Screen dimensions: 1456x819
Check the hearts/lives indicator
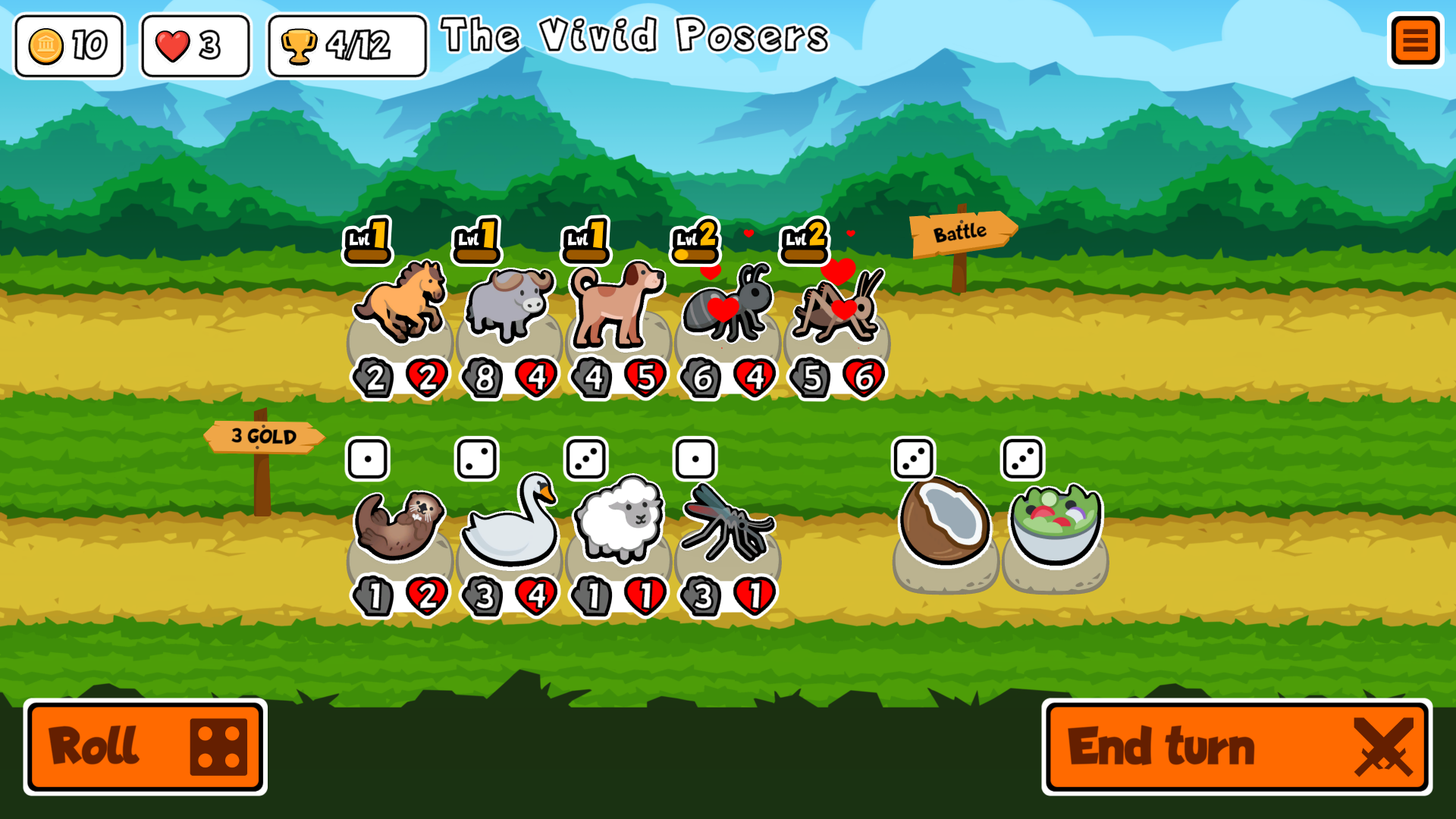[x=194, y=45]
